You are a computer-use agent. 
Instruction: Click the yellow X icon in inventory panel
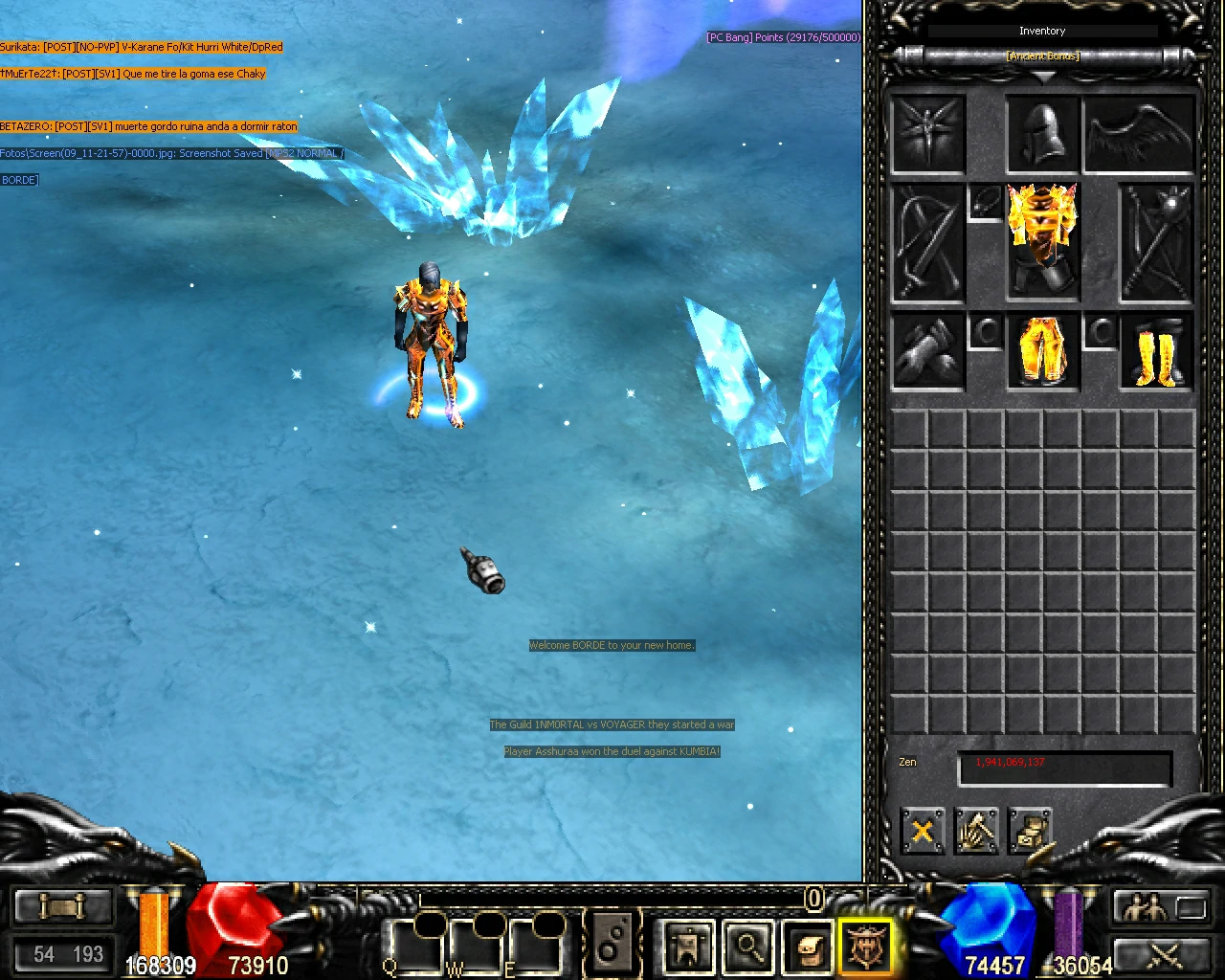922,831
